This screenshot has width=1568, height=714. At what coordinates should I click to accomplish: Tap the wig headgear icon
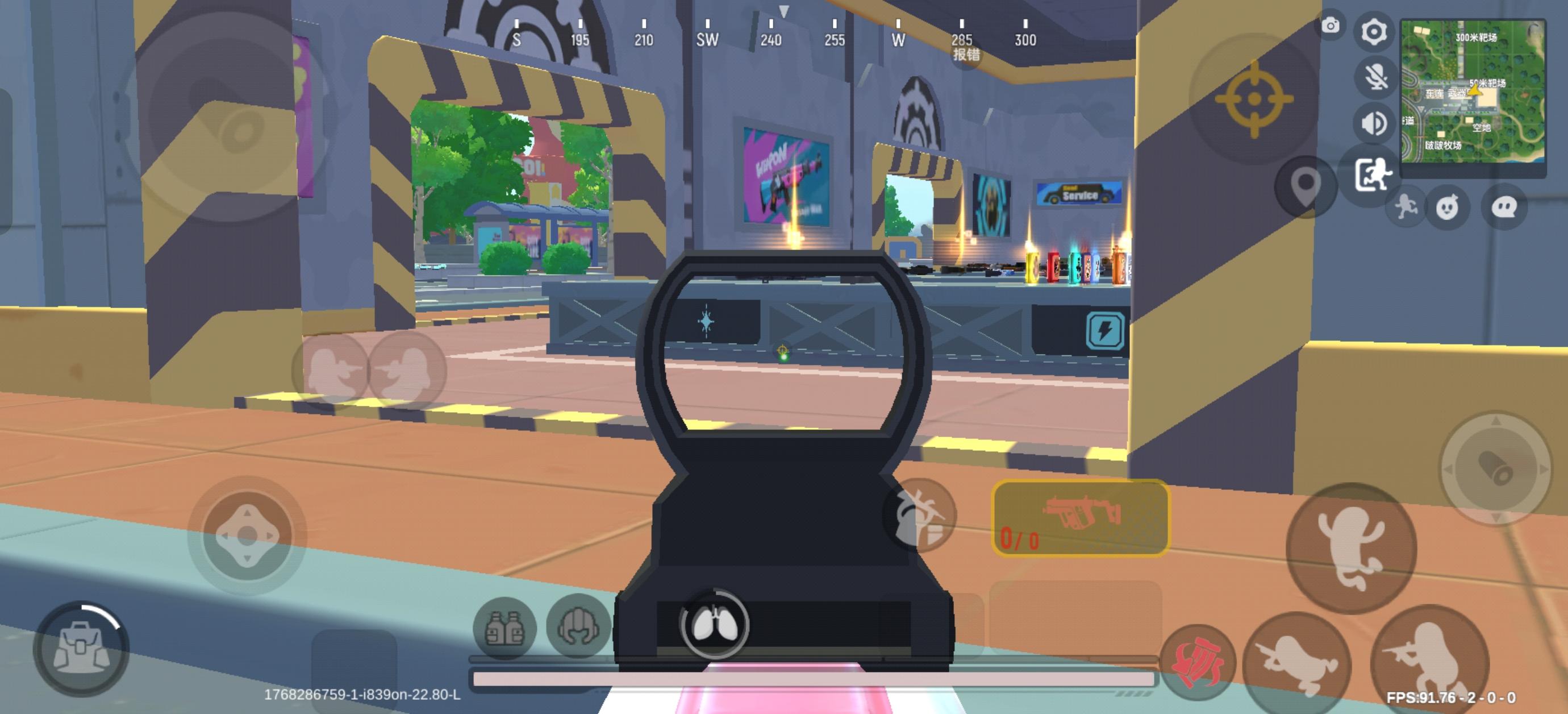click(579, 626)
